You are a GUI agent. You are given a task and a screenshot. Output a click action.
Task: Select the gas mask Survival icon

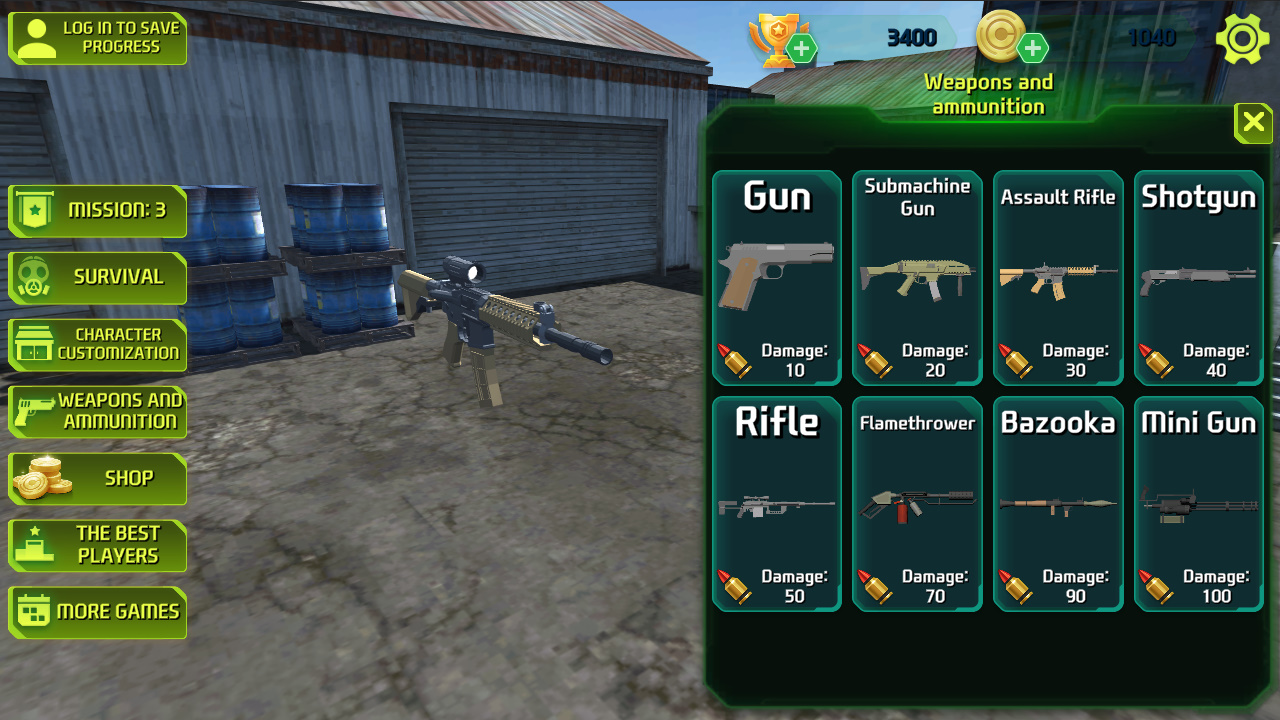[35, 278]
